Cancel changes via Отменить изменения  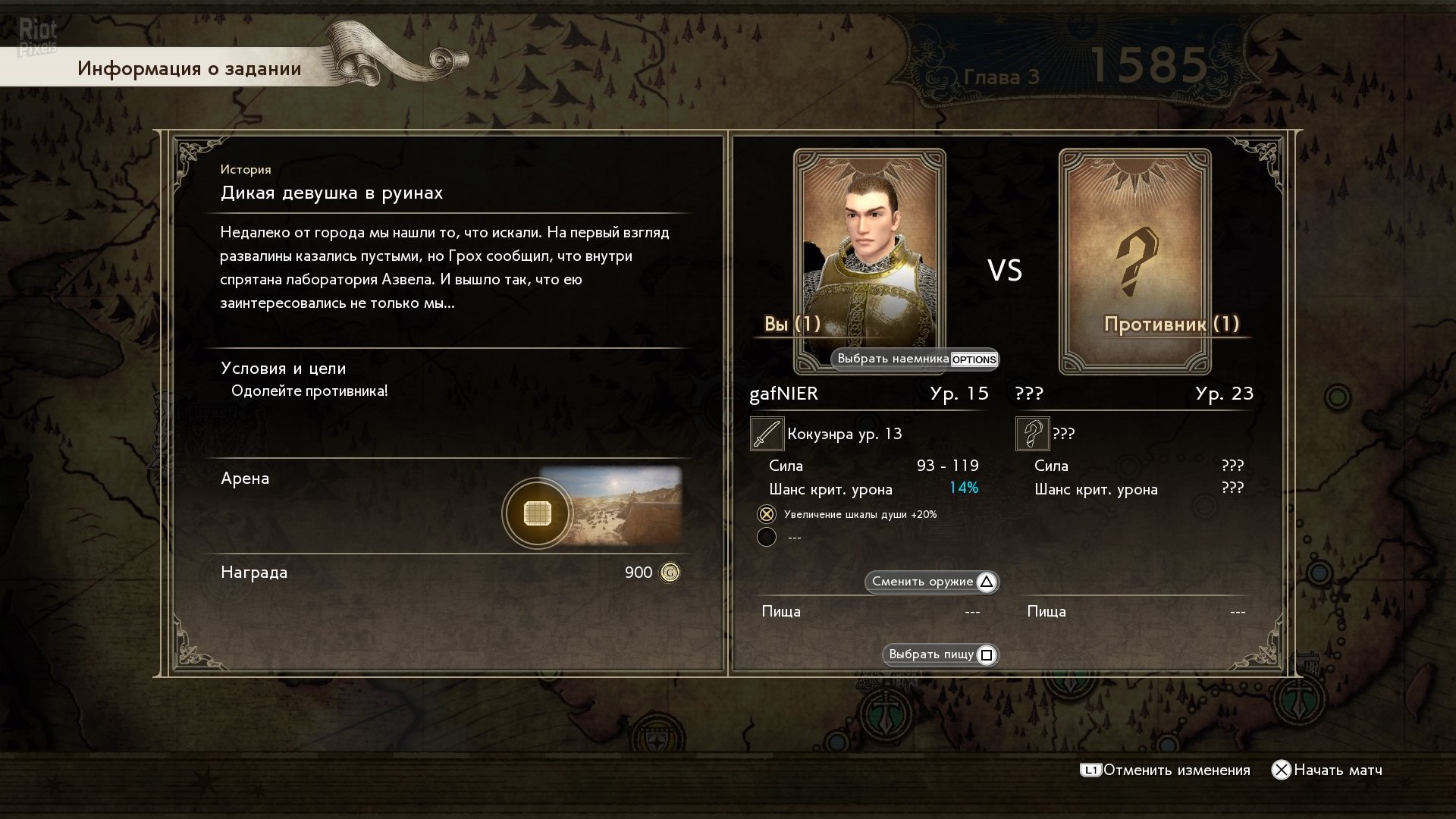(x=1166, y=770)
